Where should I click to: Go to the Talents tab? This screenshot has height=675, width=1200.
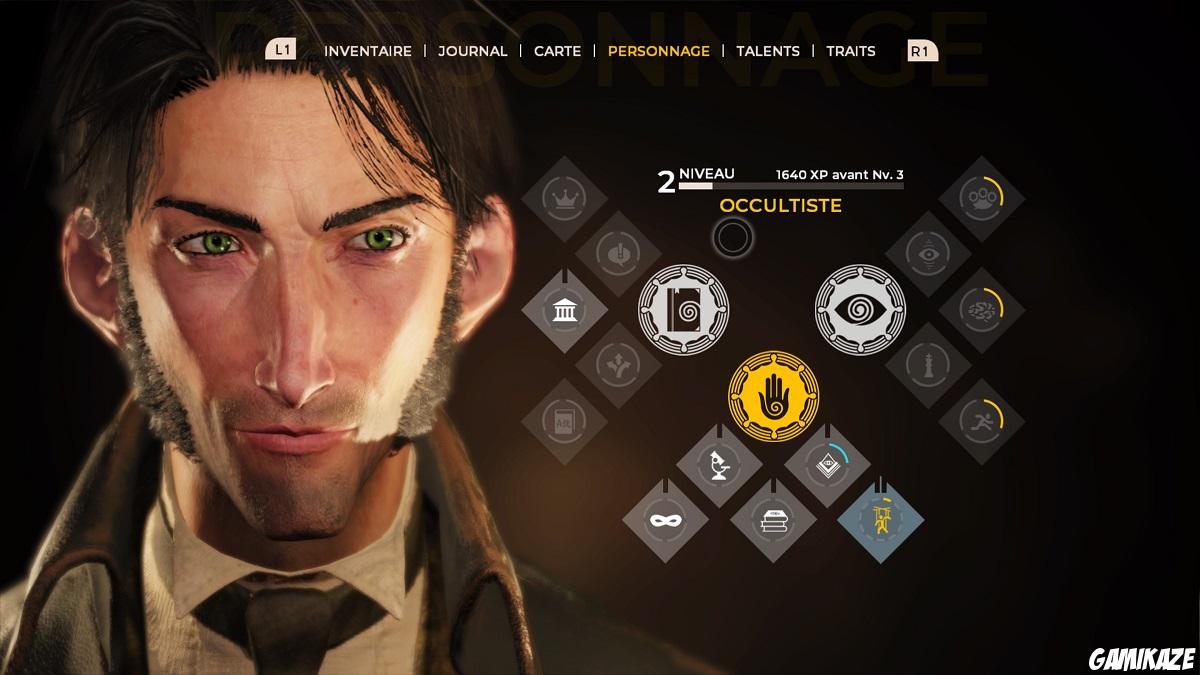[x=768, y=51]
